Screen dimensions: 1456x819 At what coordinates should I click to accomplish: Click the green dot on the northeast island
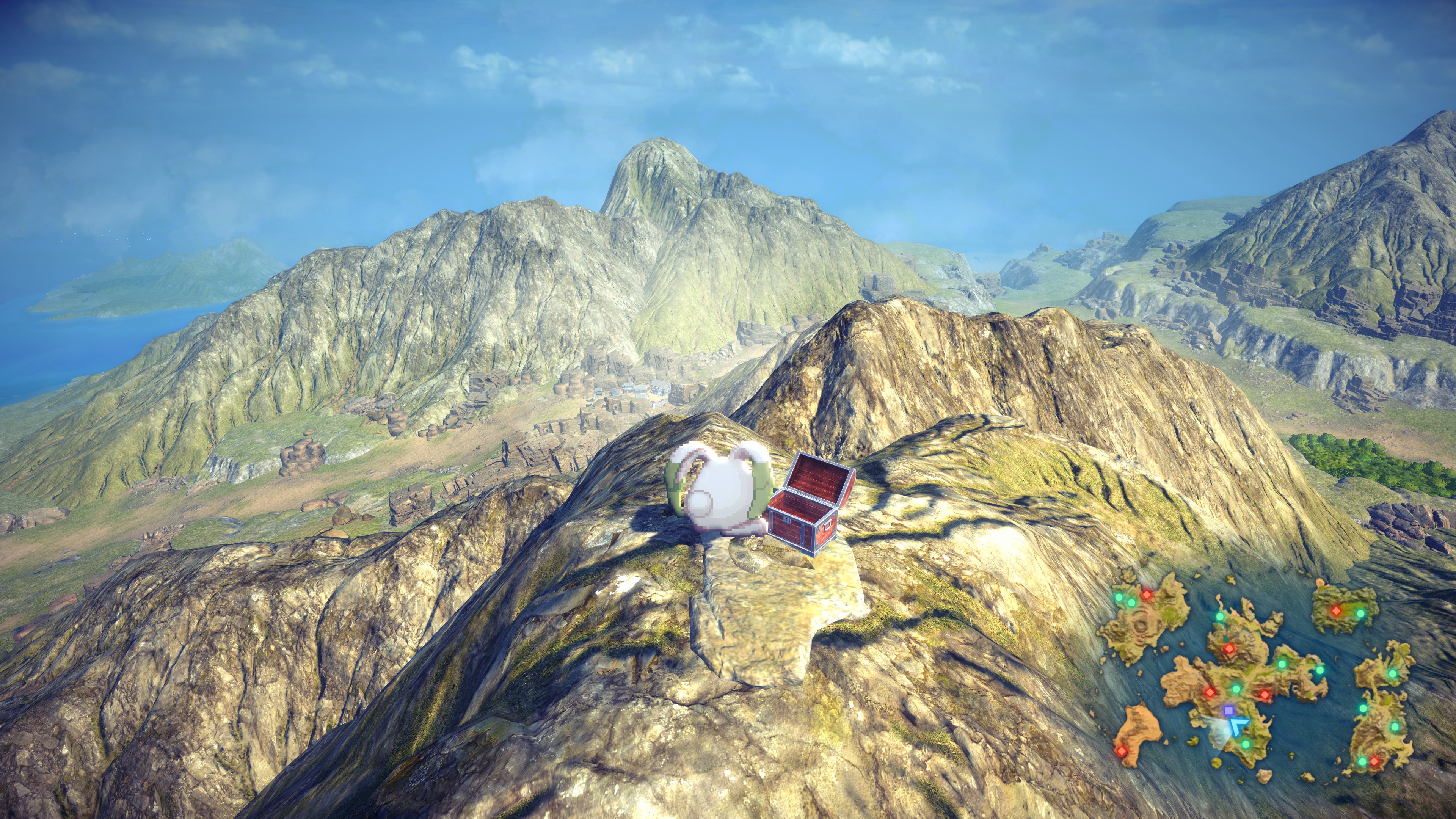pyautogui.click(x=1360, y=613)
